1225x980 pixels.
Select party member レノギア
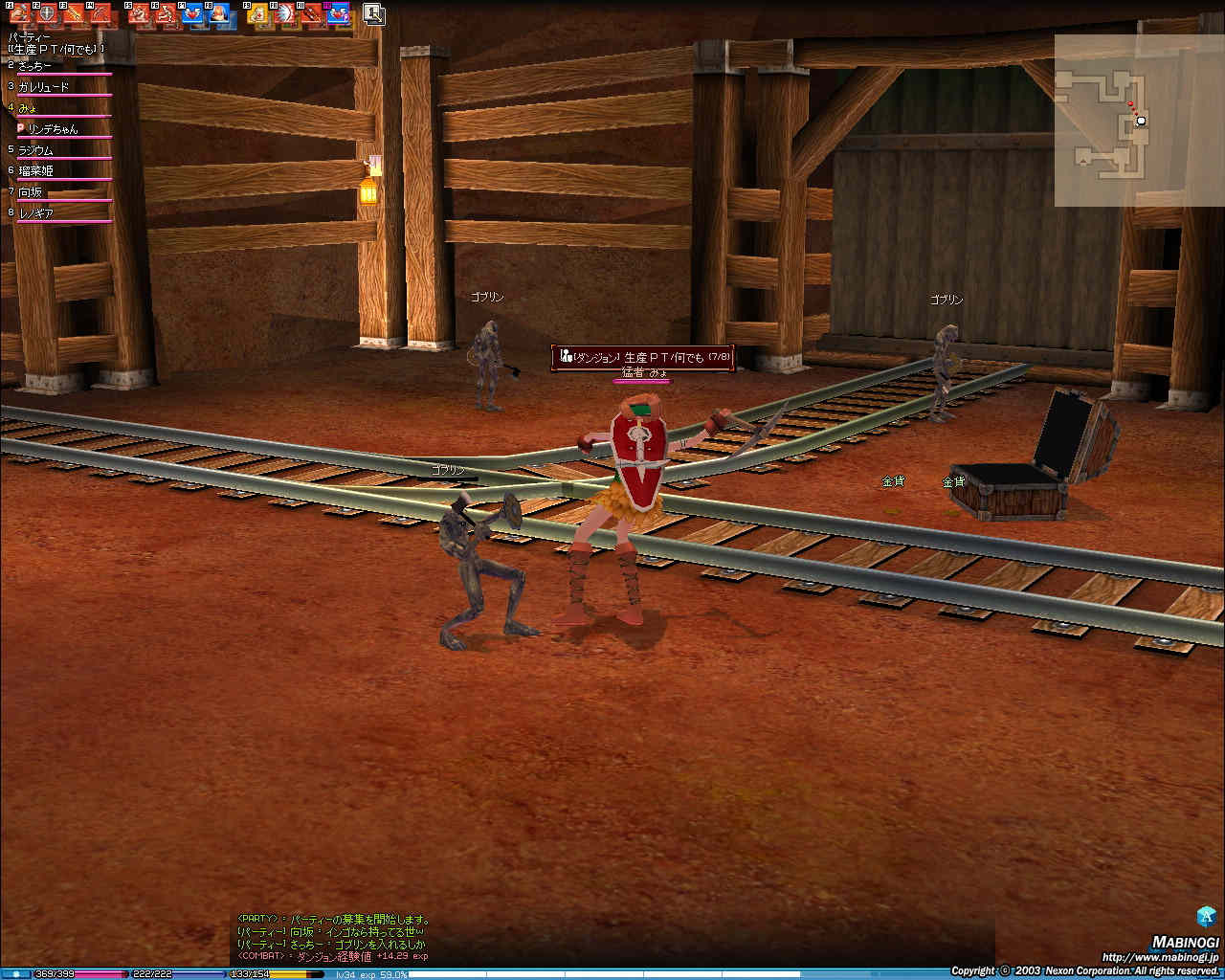coord(36,213)
